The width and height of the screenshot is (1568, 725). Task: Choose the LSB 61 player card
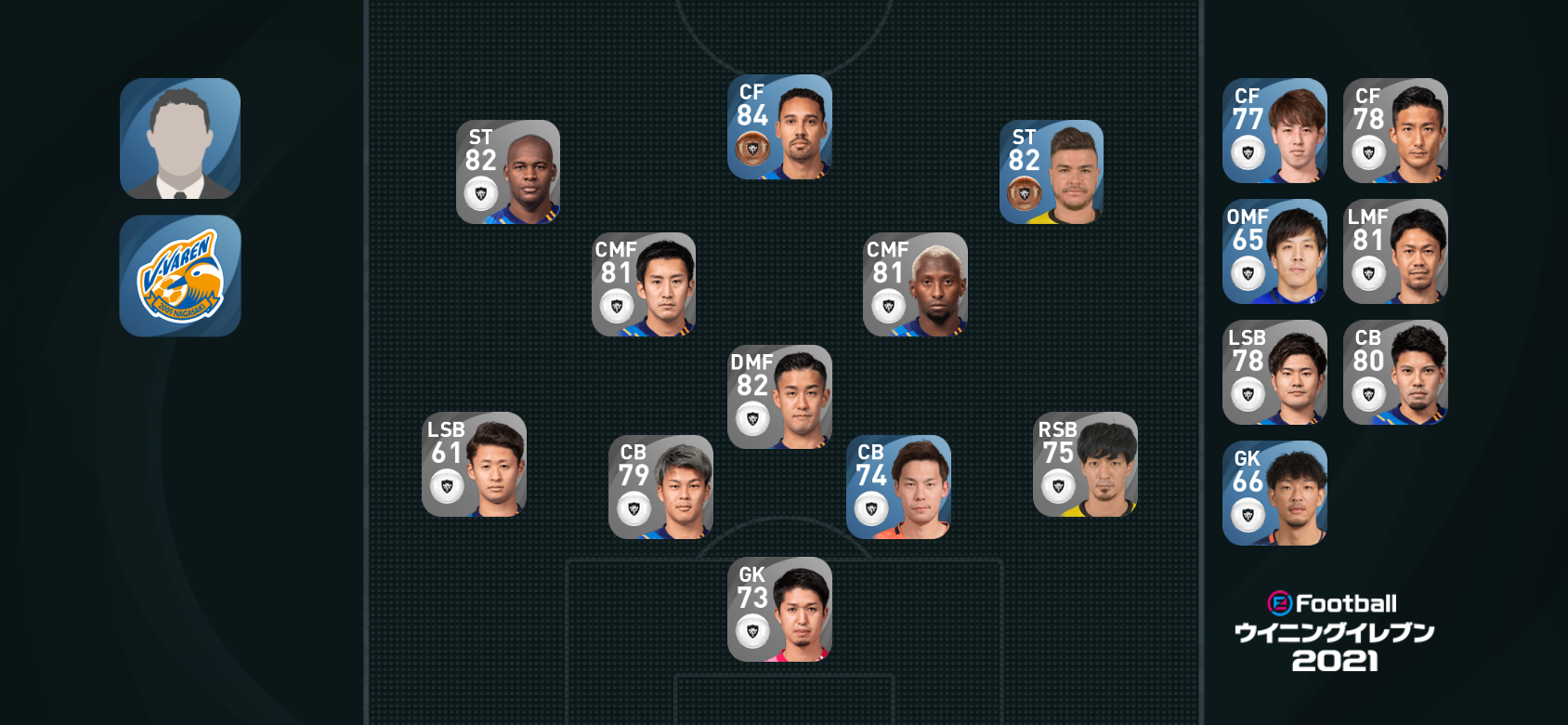474,464
